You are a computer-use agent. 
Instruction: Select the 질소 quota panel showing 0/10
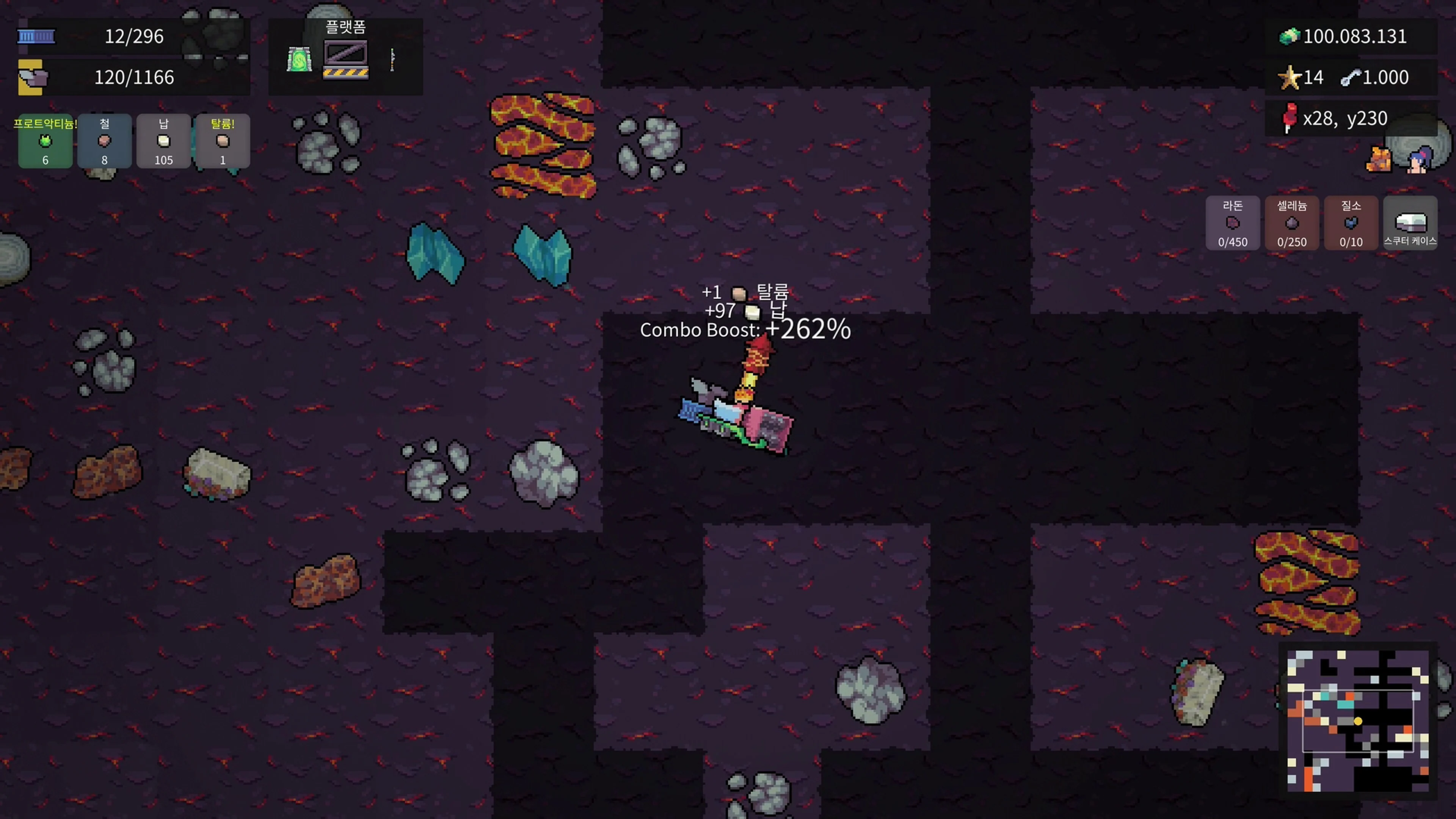[1351, 223]
